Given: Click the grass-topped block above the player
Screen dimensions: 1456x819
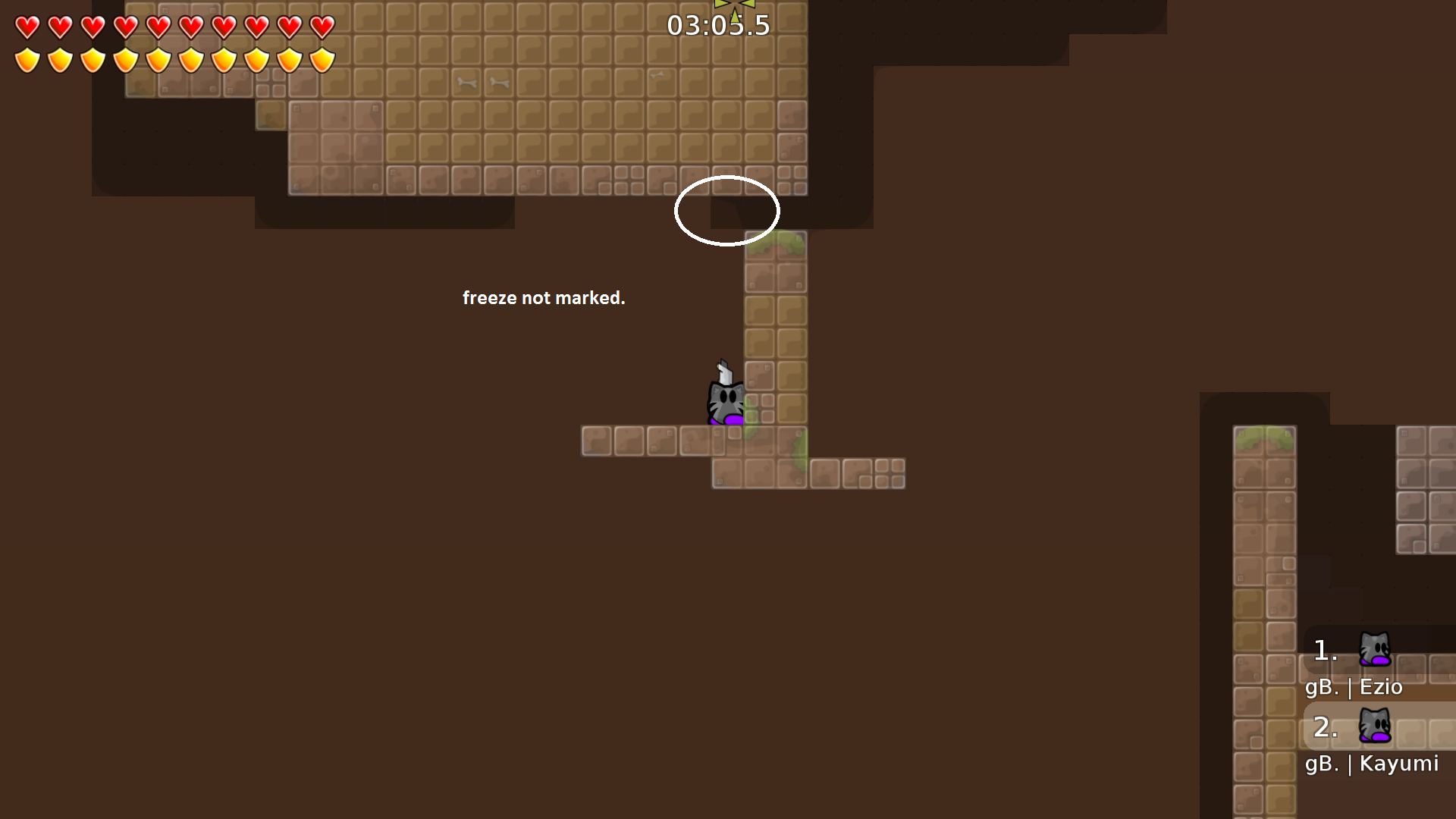Looking at the screenshot, I should [773, 244].
